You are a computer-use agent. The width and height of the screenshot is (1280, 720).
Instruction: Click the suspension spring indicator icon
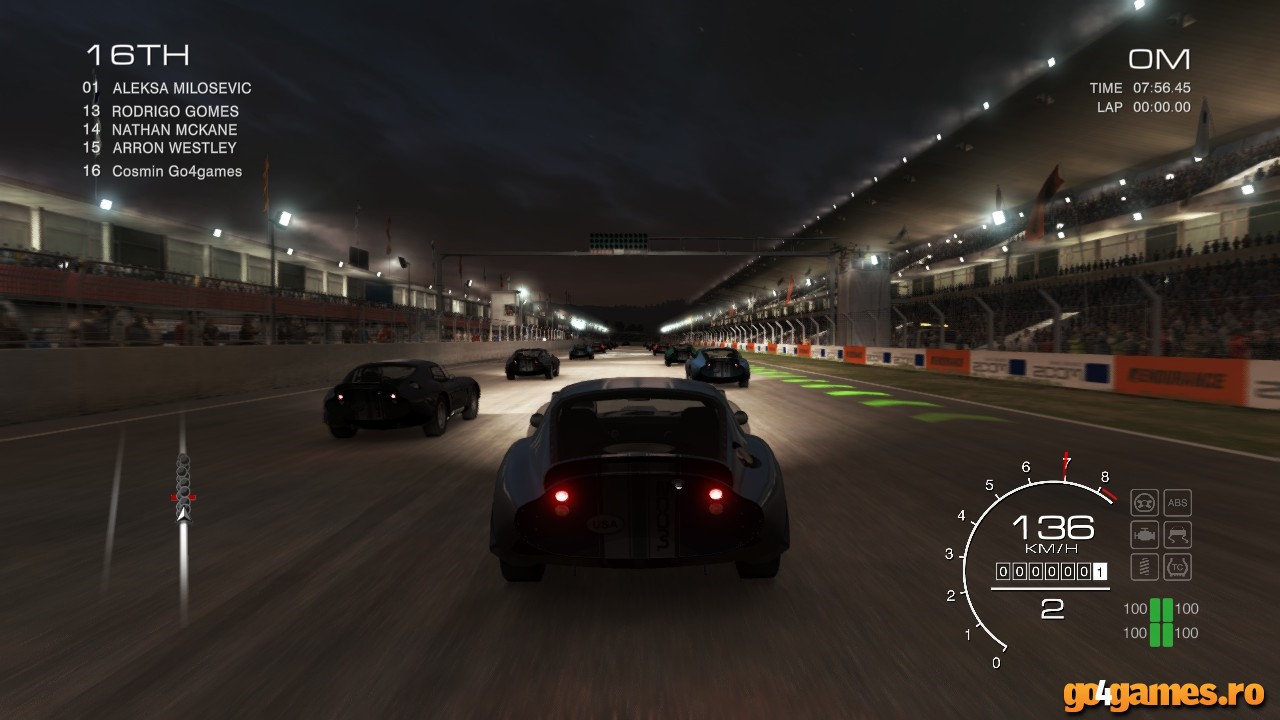coord(1144,566)
